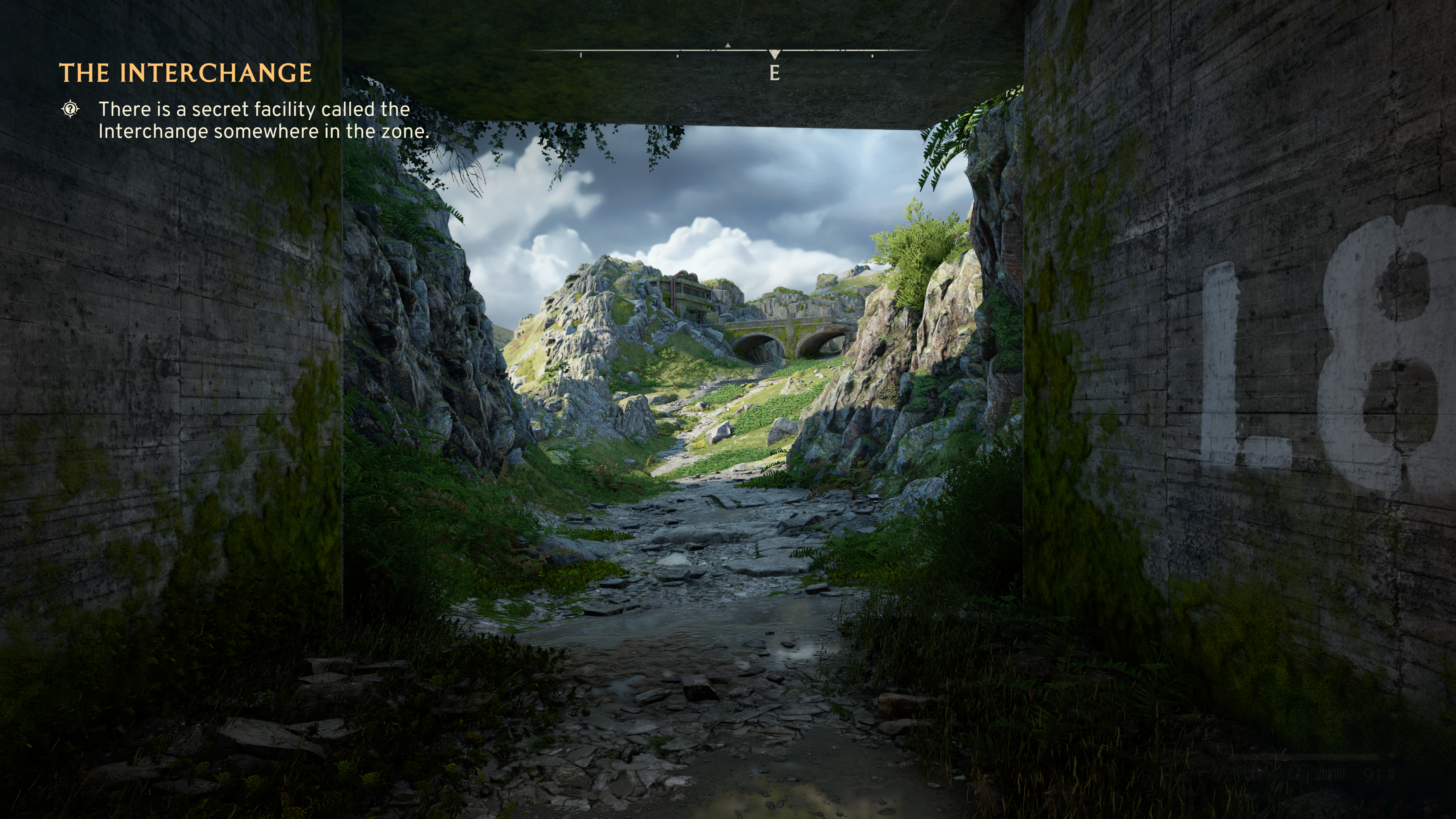Click the compass bar's East heading marker

(x=774, y=72)
